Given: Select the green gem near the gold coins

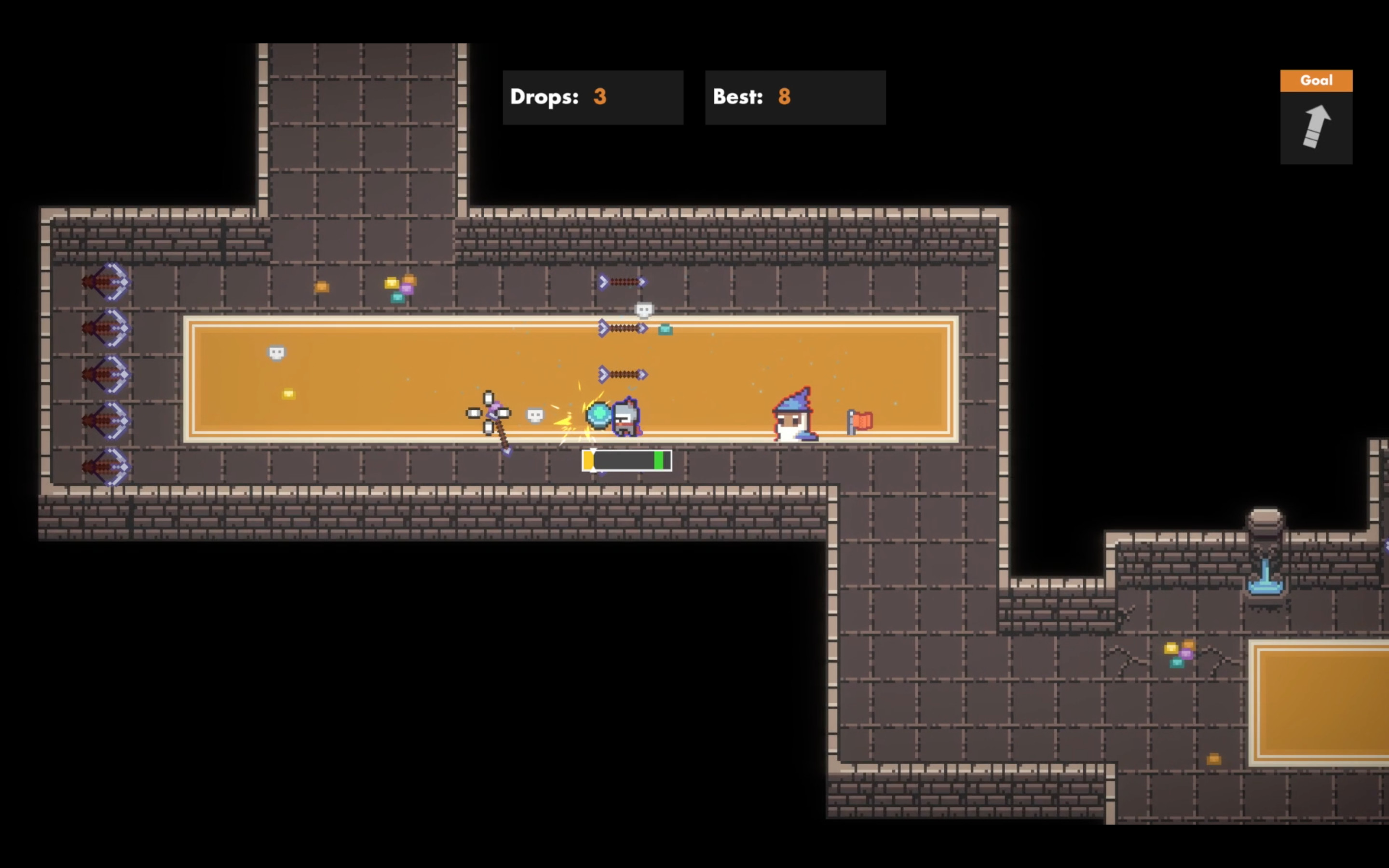Looking at the screenshot, I should 398,298.
